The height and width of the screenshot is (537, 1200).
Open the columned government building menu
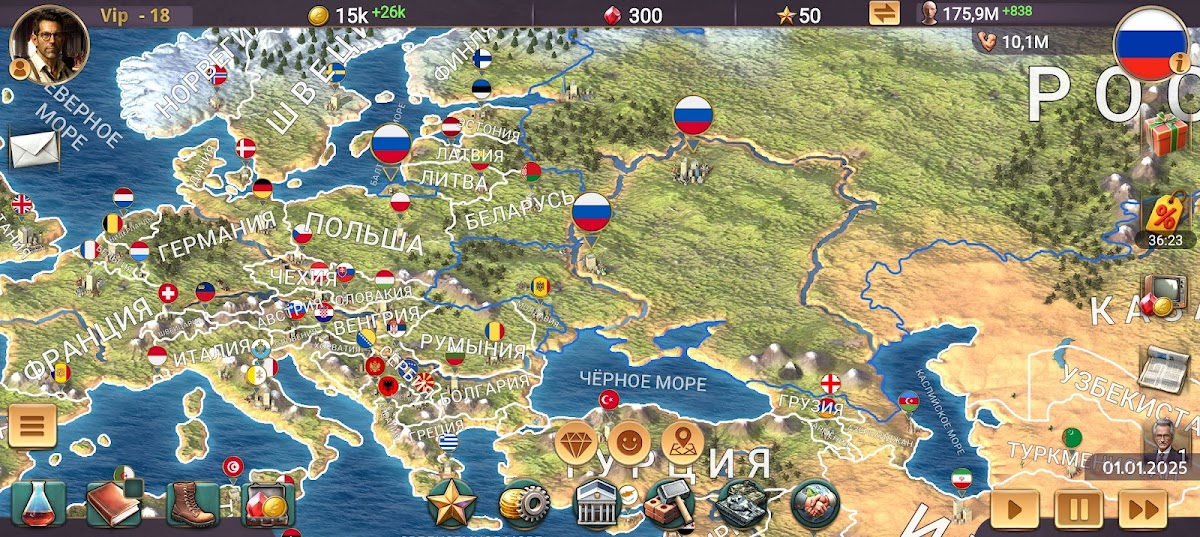coord(597,504)
